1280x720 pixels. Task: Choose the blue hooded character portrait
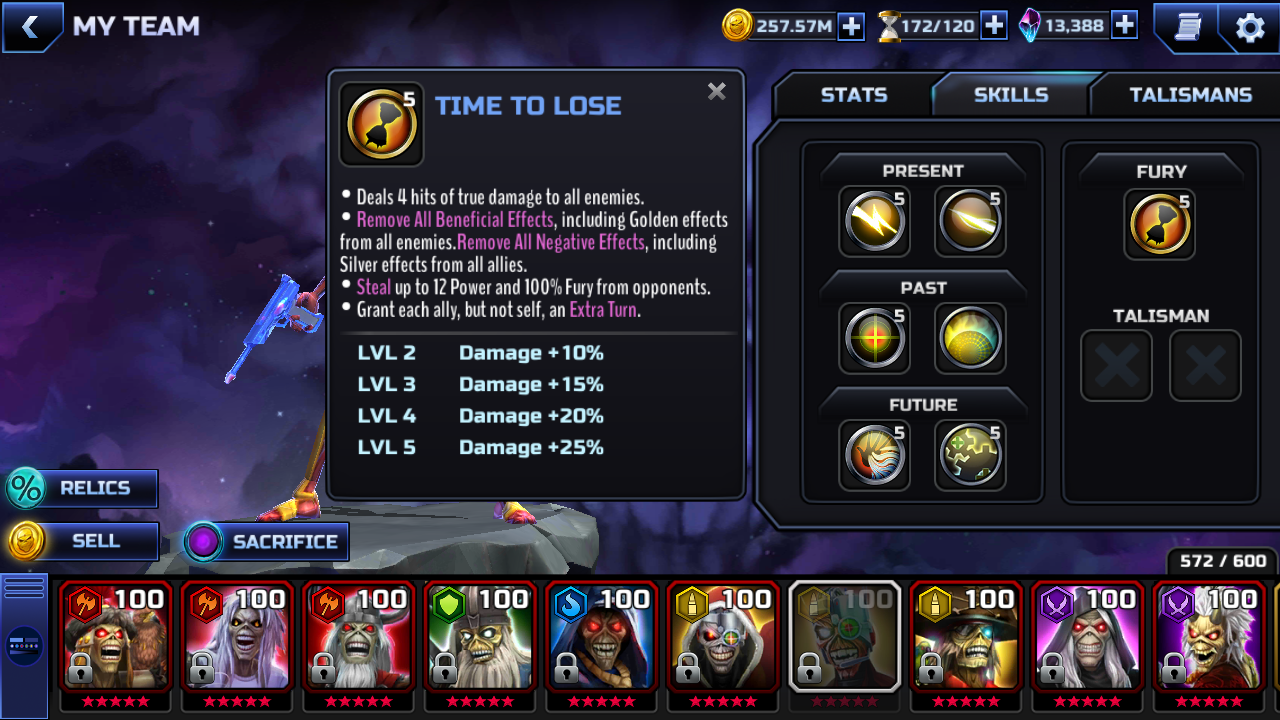pos(601,636)
